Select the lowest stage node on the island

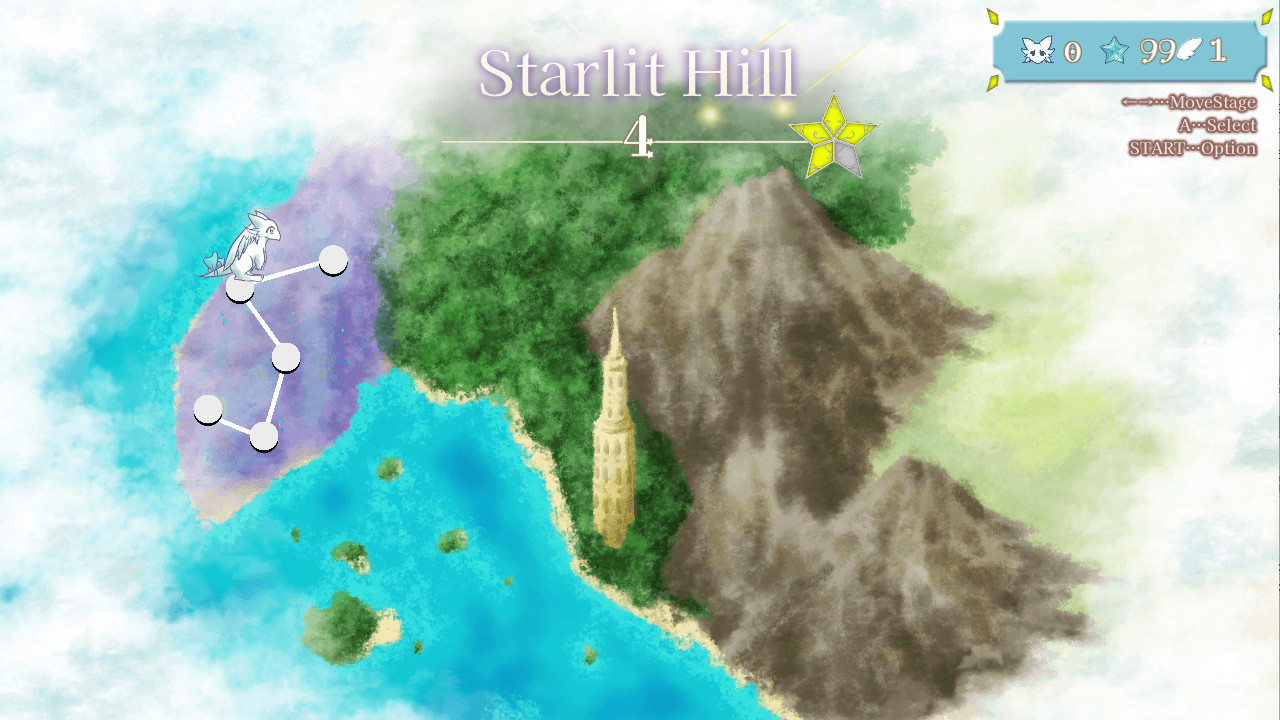(x=264, y=437)
